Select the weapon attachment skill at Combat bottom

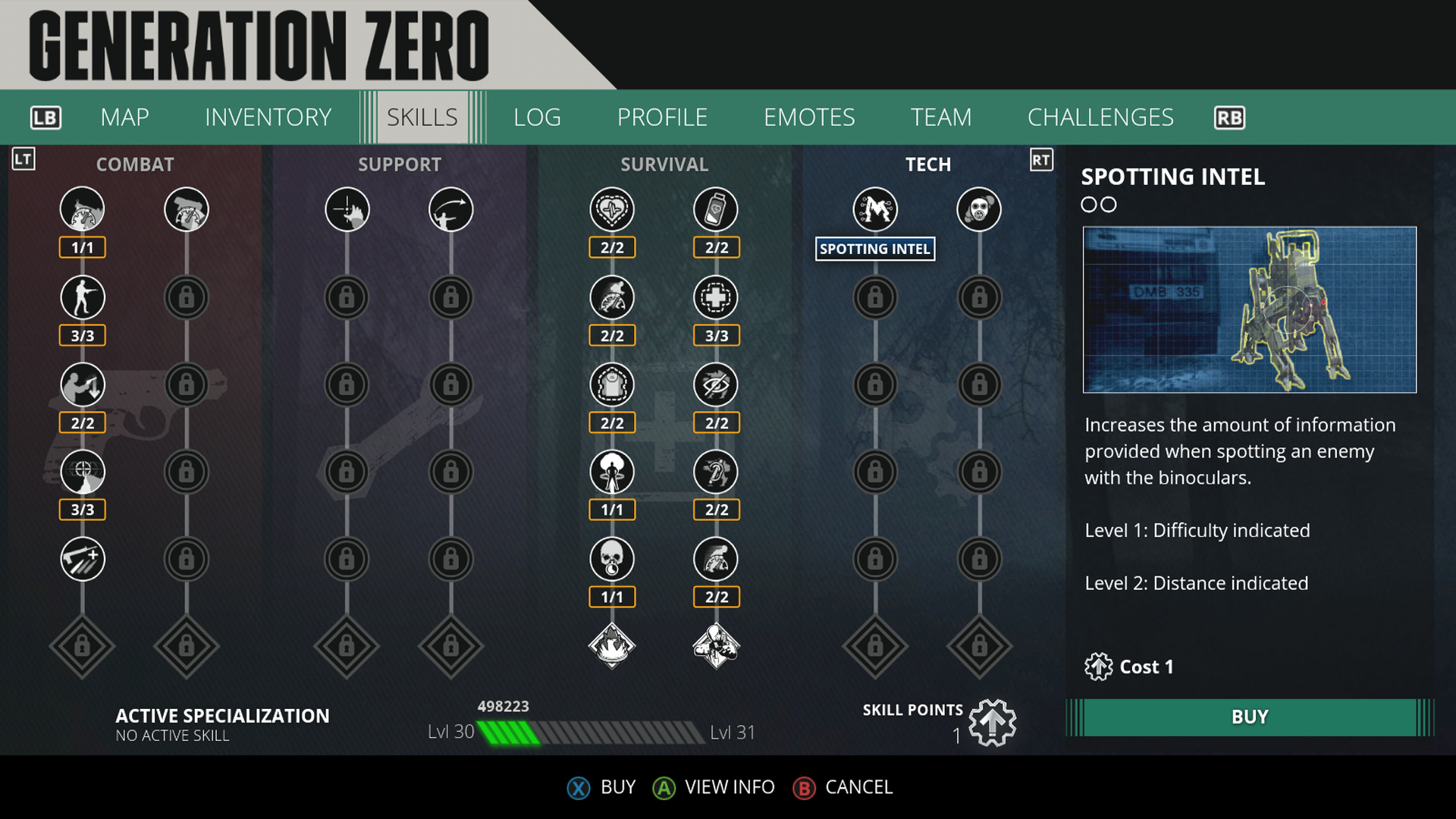coord(82,559)
